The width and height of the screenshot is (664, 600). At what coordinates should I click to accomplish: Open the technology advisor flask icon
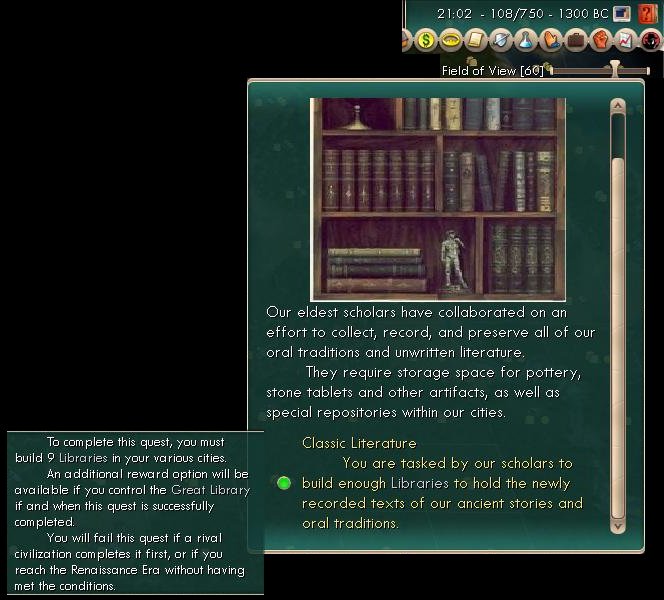pyautogui.click(x=526, y=41)
